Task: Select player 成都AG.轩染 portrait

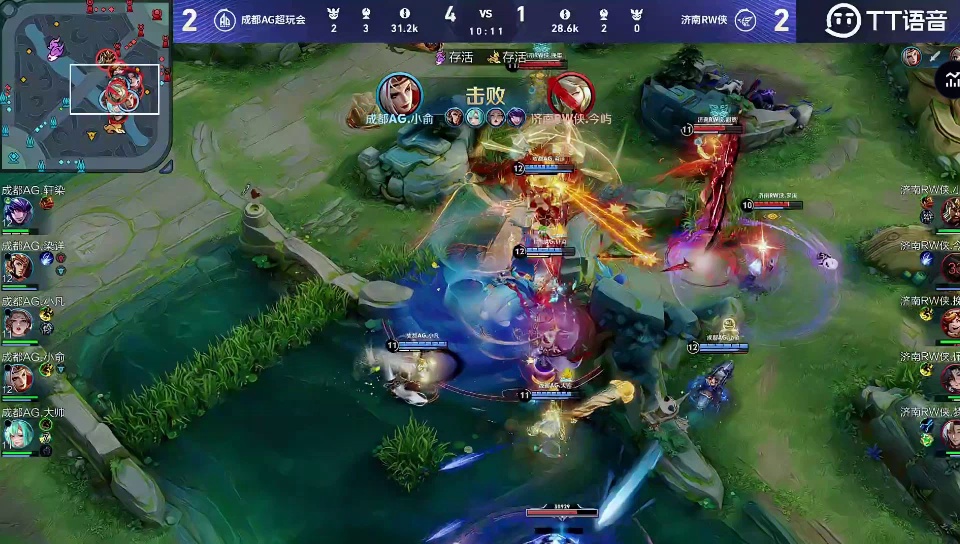Action: point(18,212)
